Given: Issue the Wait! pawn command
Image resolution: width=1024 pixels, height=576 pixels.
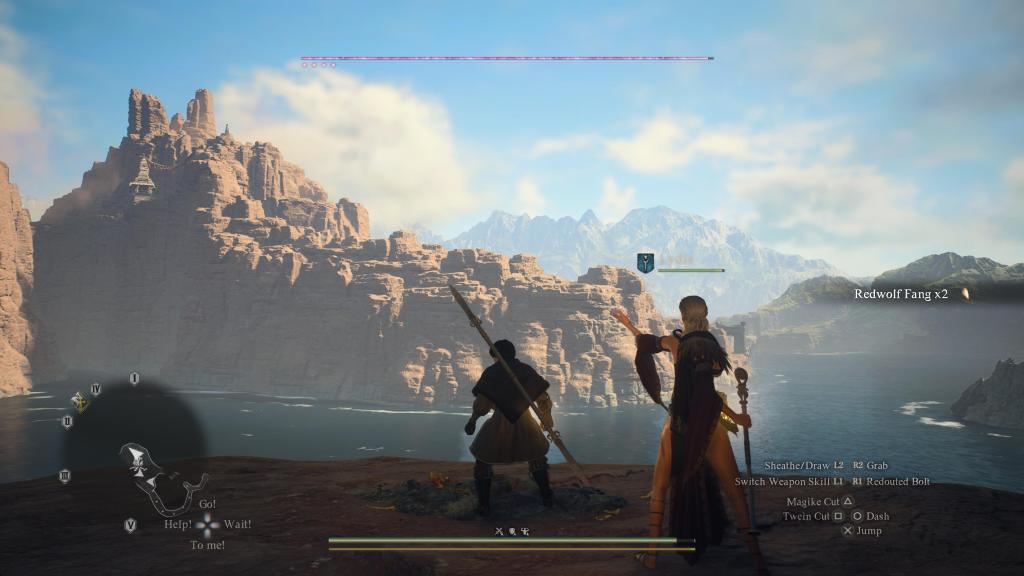Looking at the screenshot, I should 237,524.
